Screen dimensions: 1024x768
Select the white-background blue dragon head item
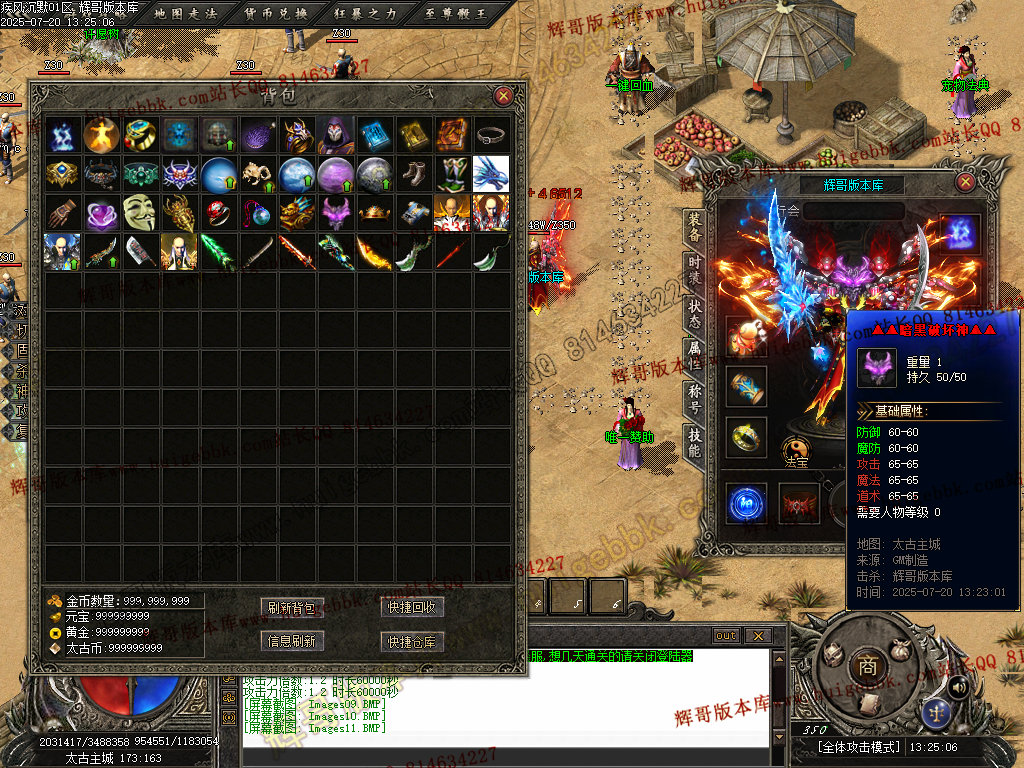pyautogui.click(x=491, y=174)
